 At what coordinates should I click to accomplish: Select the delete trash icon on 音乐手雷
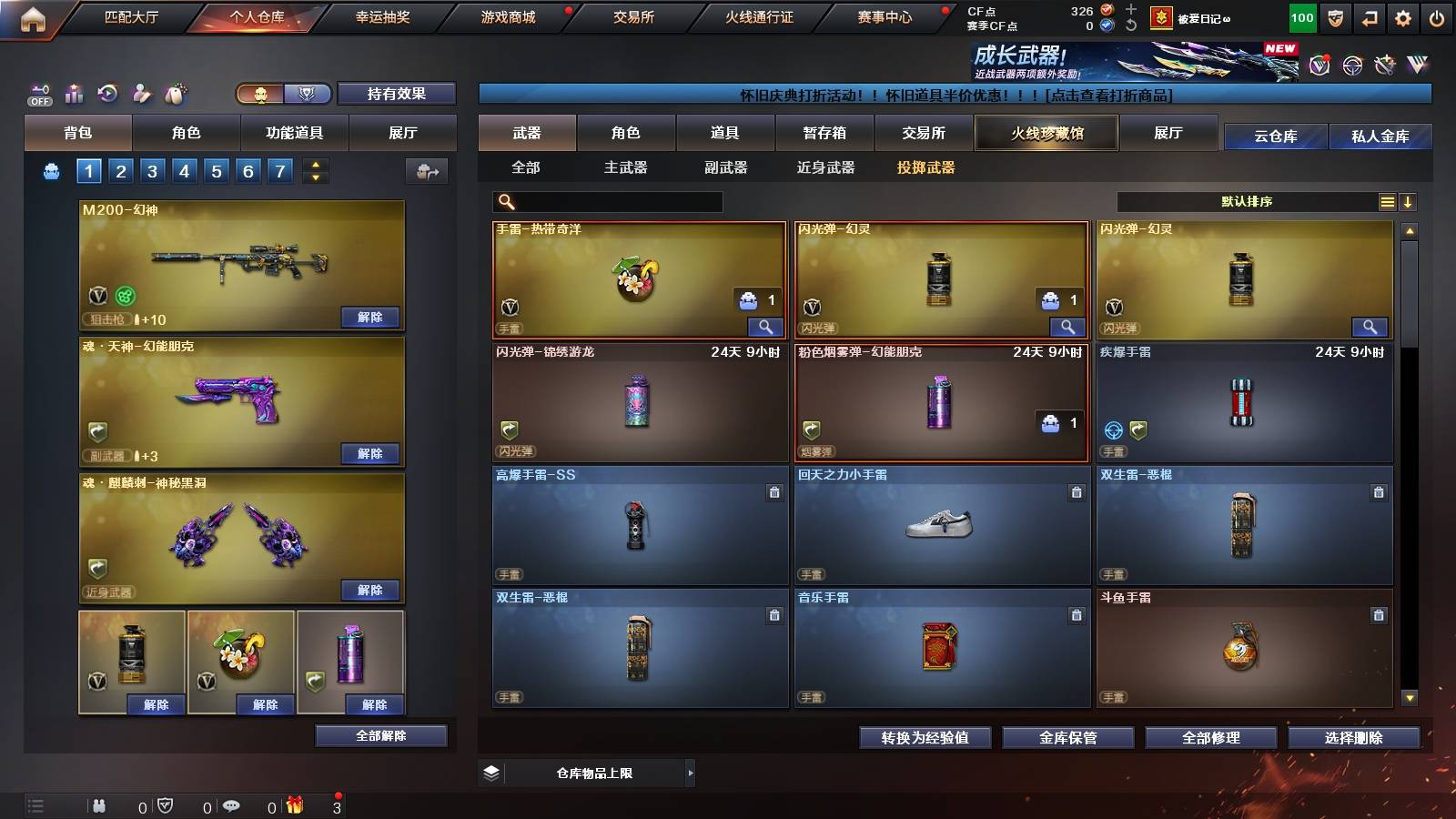[x=1076, y=615]
